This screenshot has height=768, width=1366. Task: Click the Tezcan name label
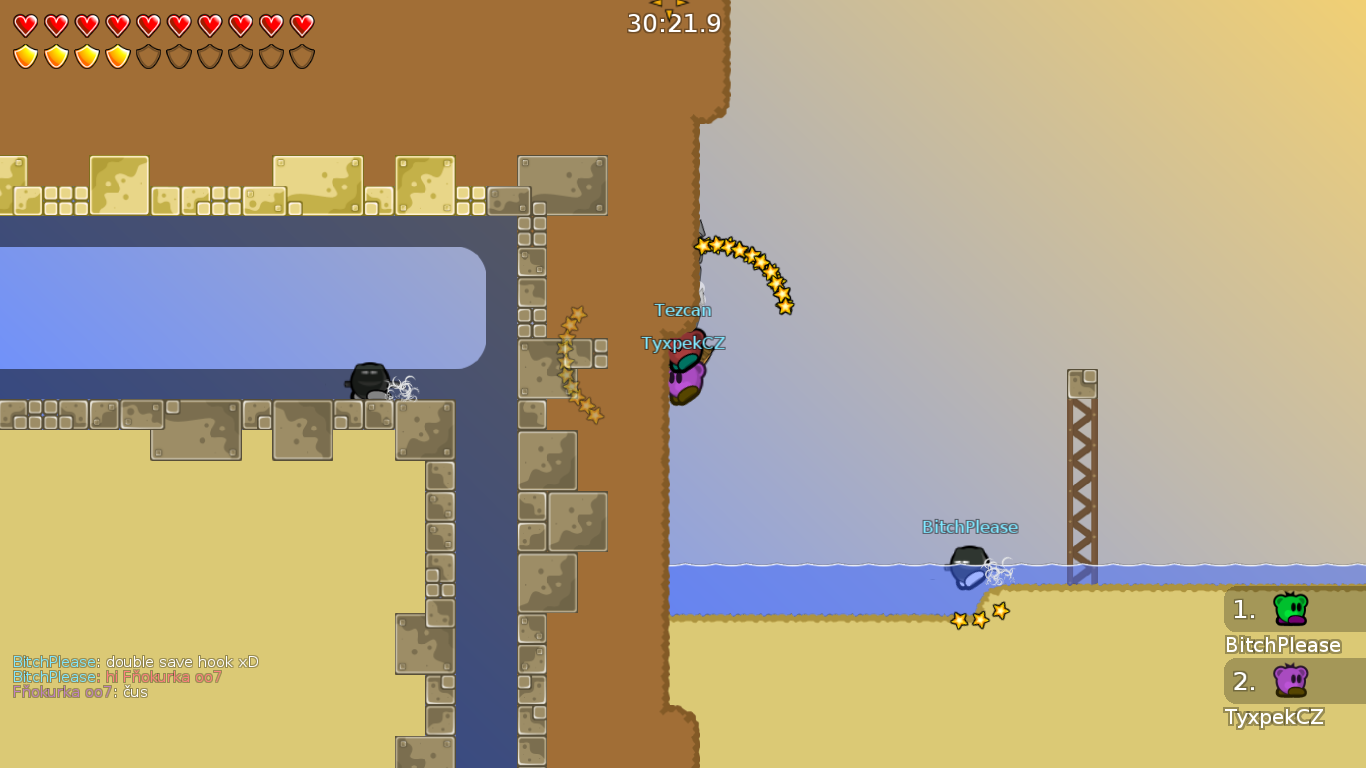click(684, 310)
